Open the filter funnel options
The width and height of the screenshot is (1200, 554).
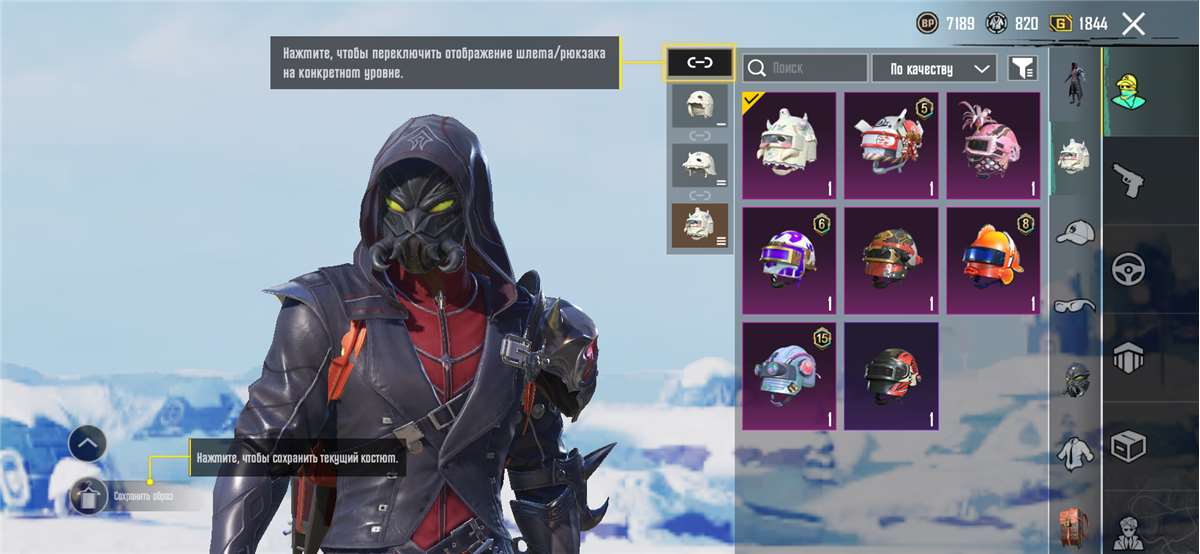pos(1023,68)
